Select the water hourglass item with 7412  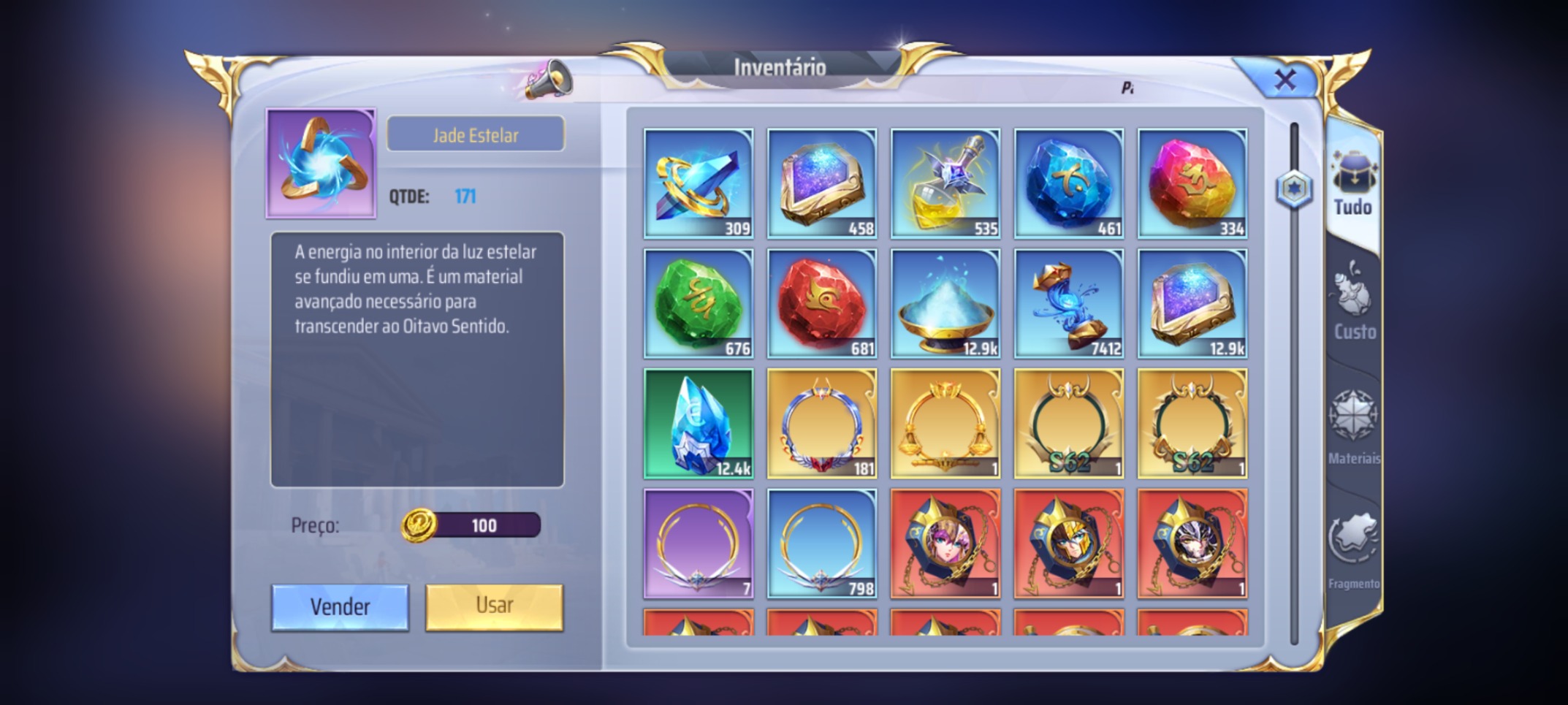point(1069,304)
